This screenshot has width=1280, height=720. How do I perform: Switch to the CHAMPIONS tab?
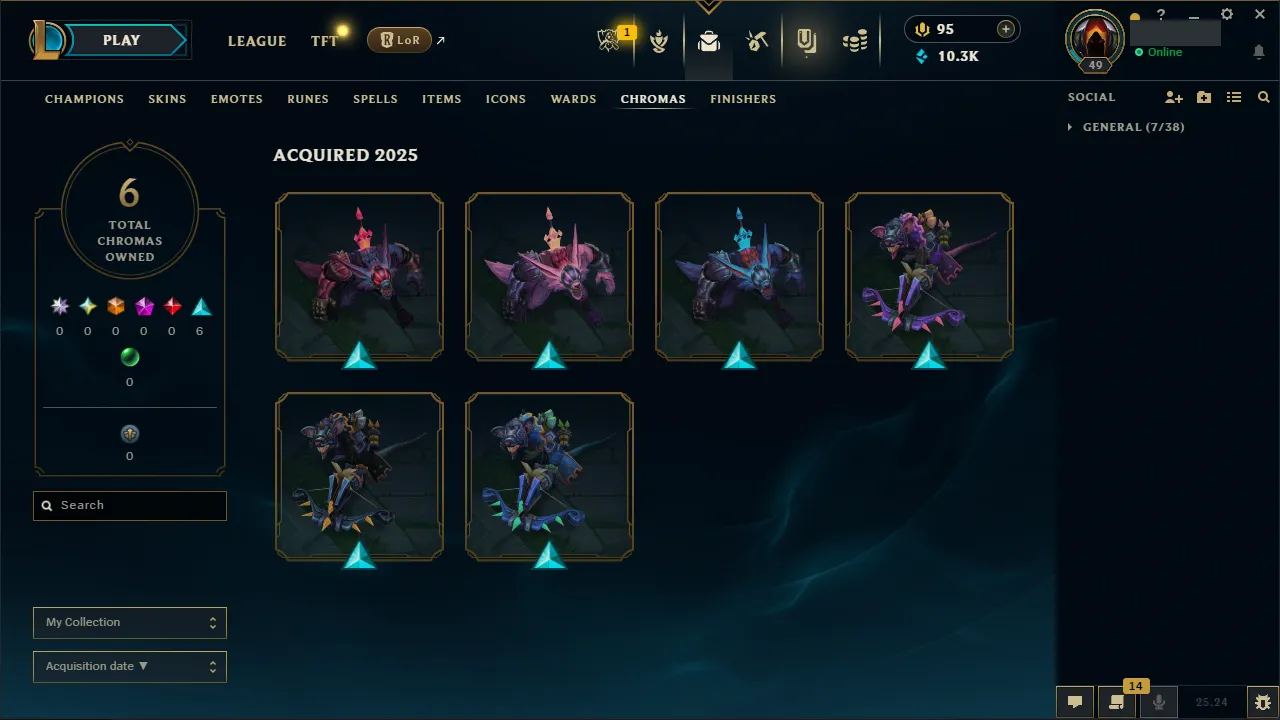point(84,99)
